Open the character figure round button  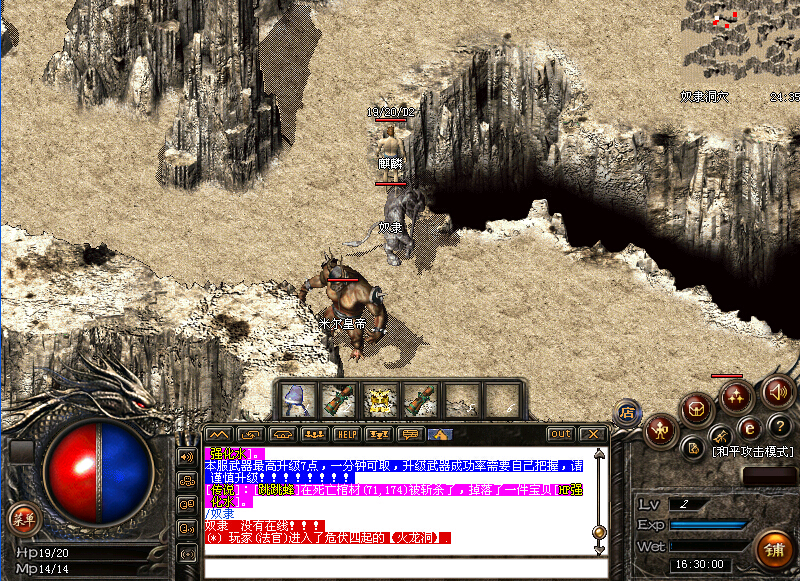click(660, 430)
